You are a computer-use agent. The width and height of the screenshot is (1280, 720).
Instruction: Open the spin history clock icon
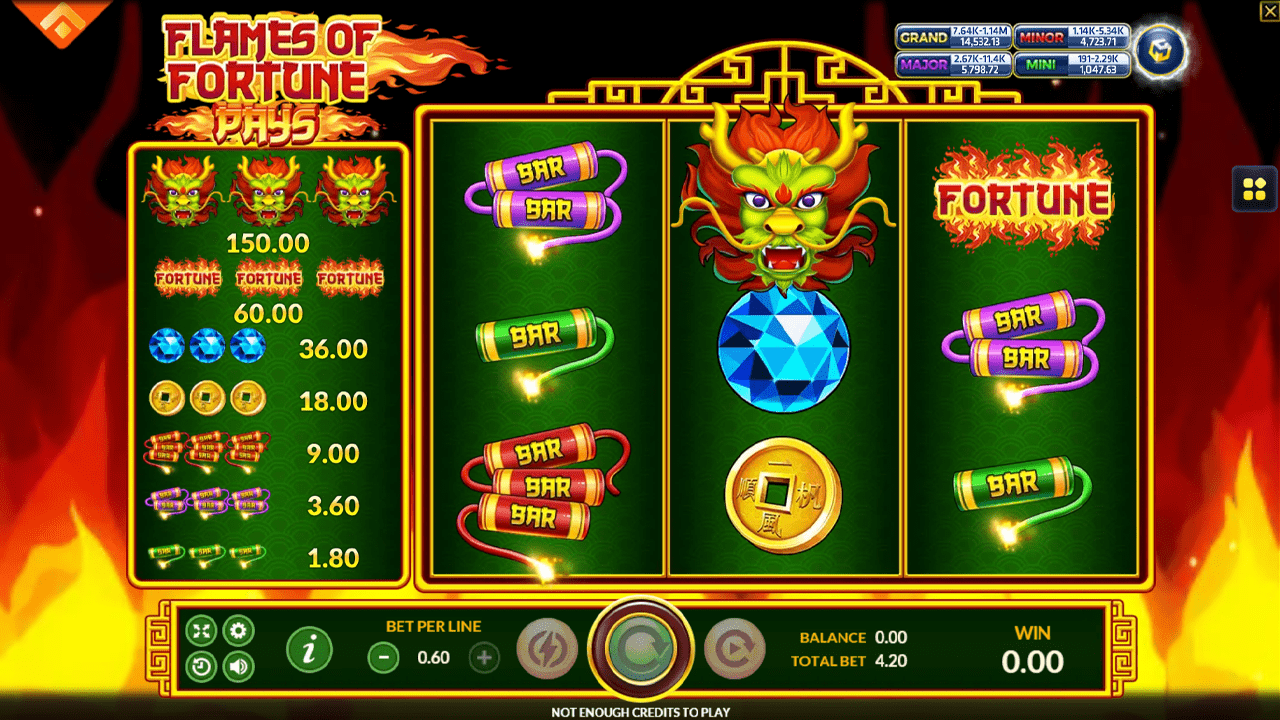coord(202,665)
